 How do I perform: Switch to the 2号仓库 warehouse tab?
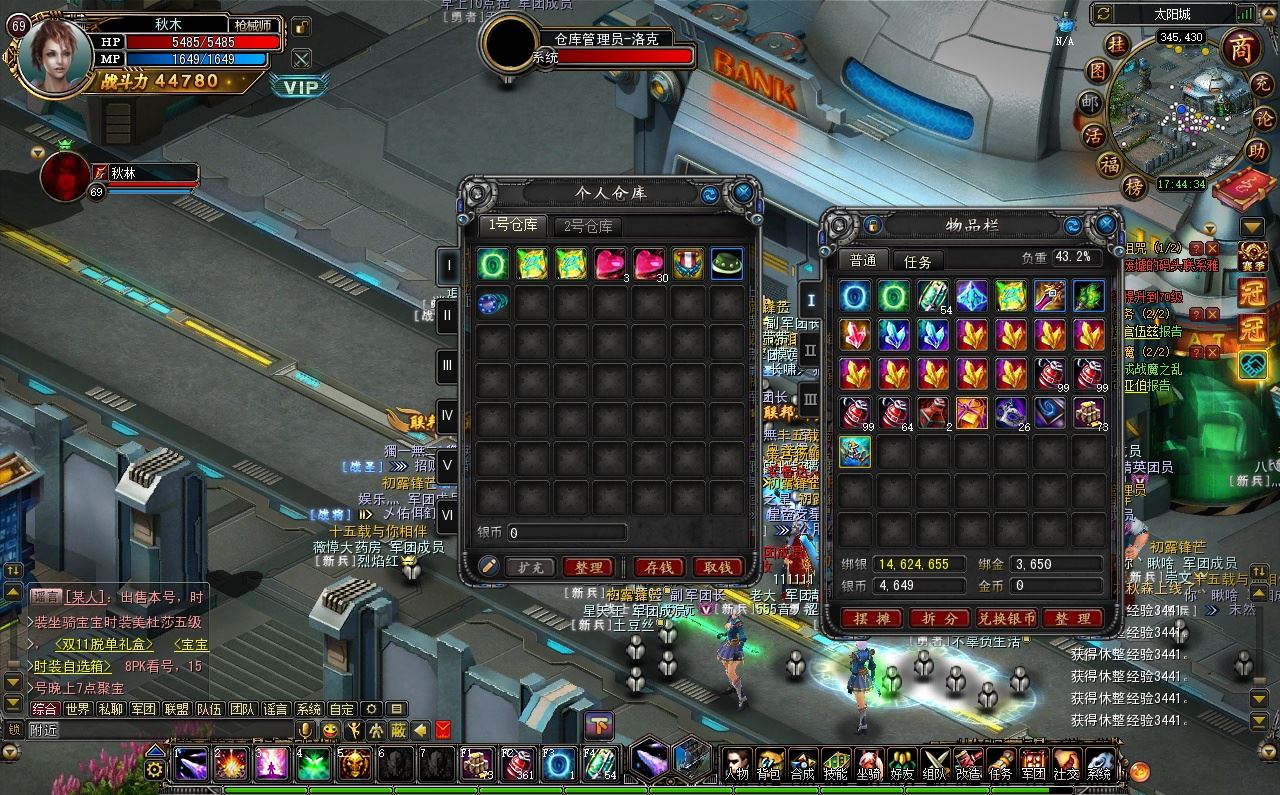(x=586, y=226)
